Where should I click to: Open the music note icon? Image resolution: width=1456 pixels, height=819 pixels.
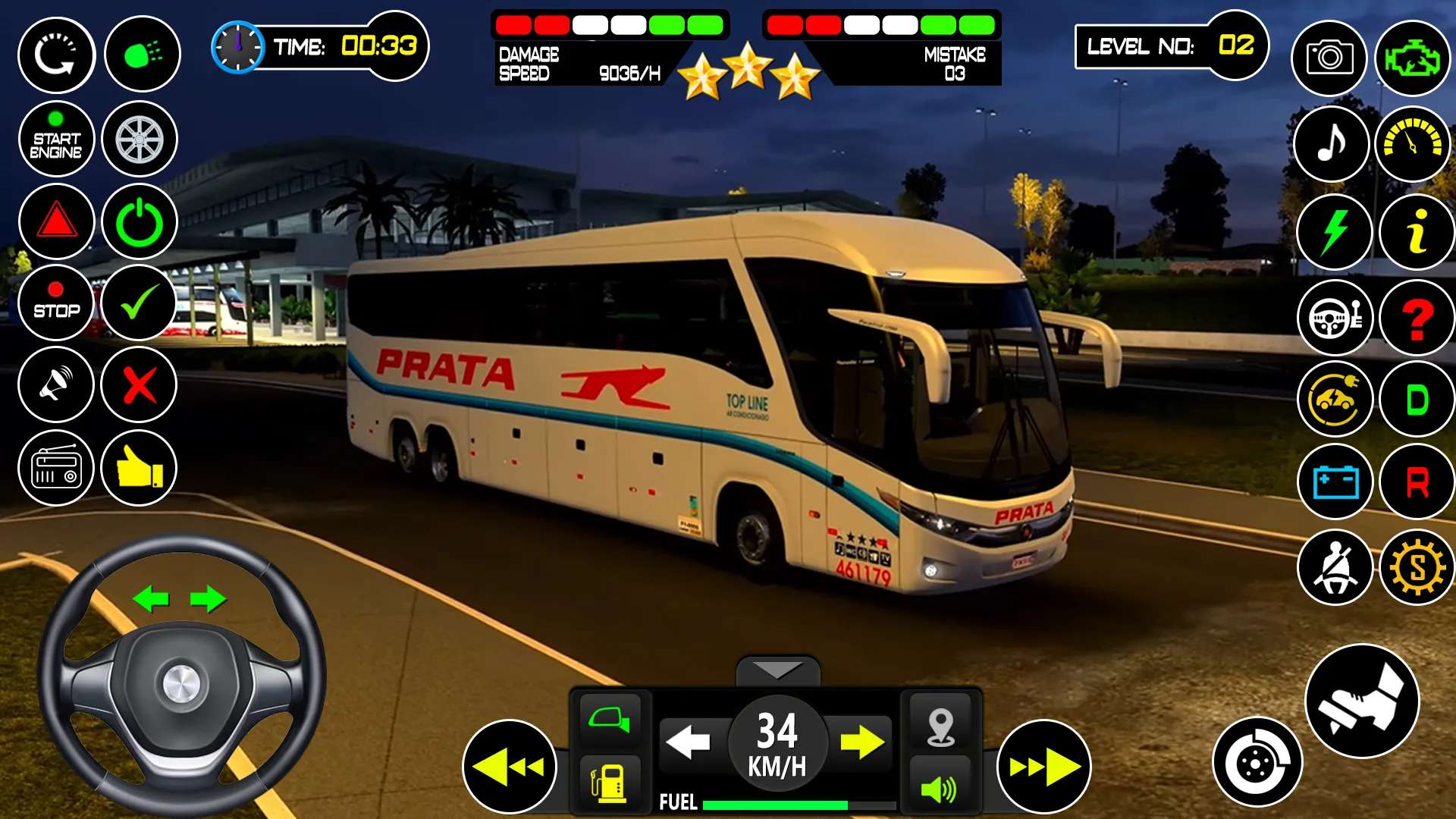tap(1332, 144)
